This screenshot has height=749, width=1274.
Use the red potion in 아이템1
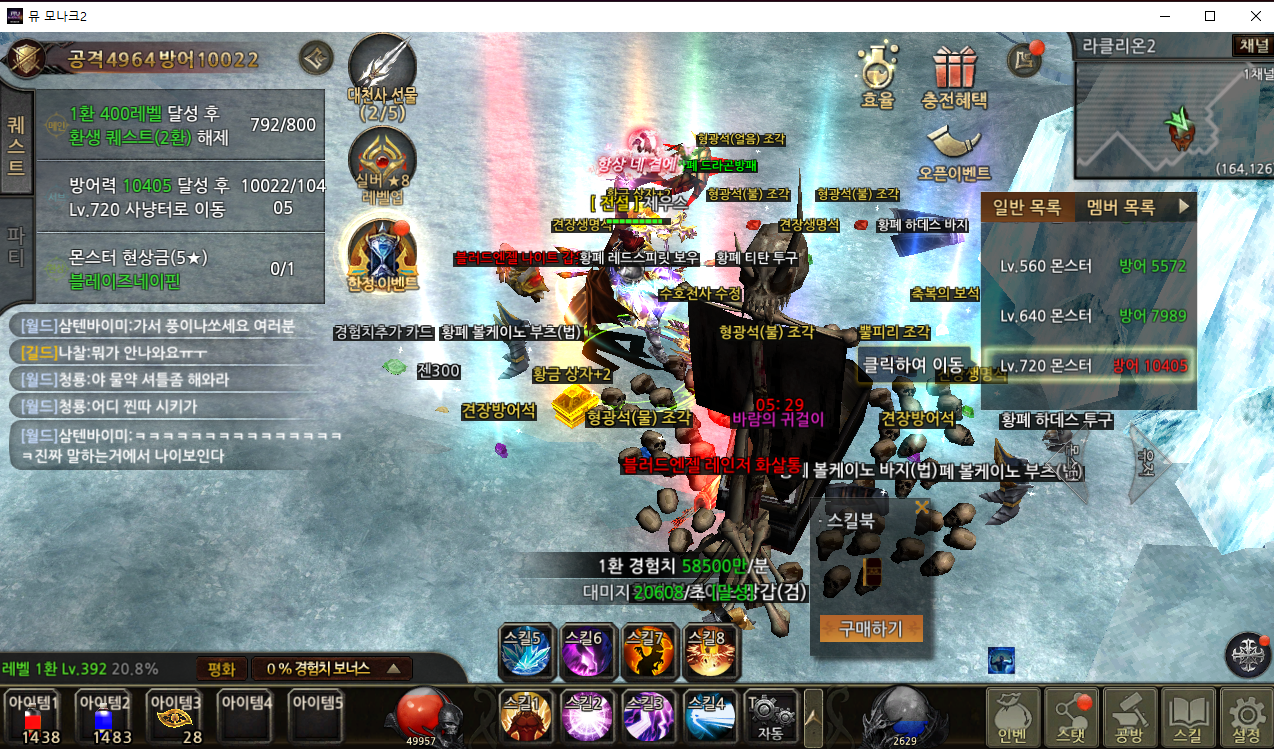point(34,716)
